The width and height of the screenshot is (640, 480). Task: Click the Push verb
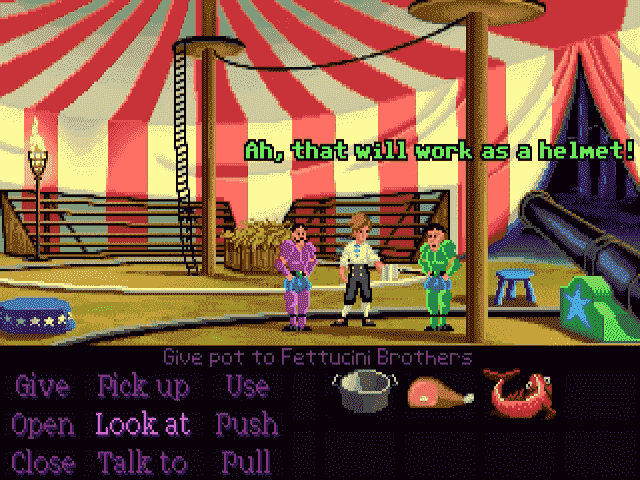(246, 424)
